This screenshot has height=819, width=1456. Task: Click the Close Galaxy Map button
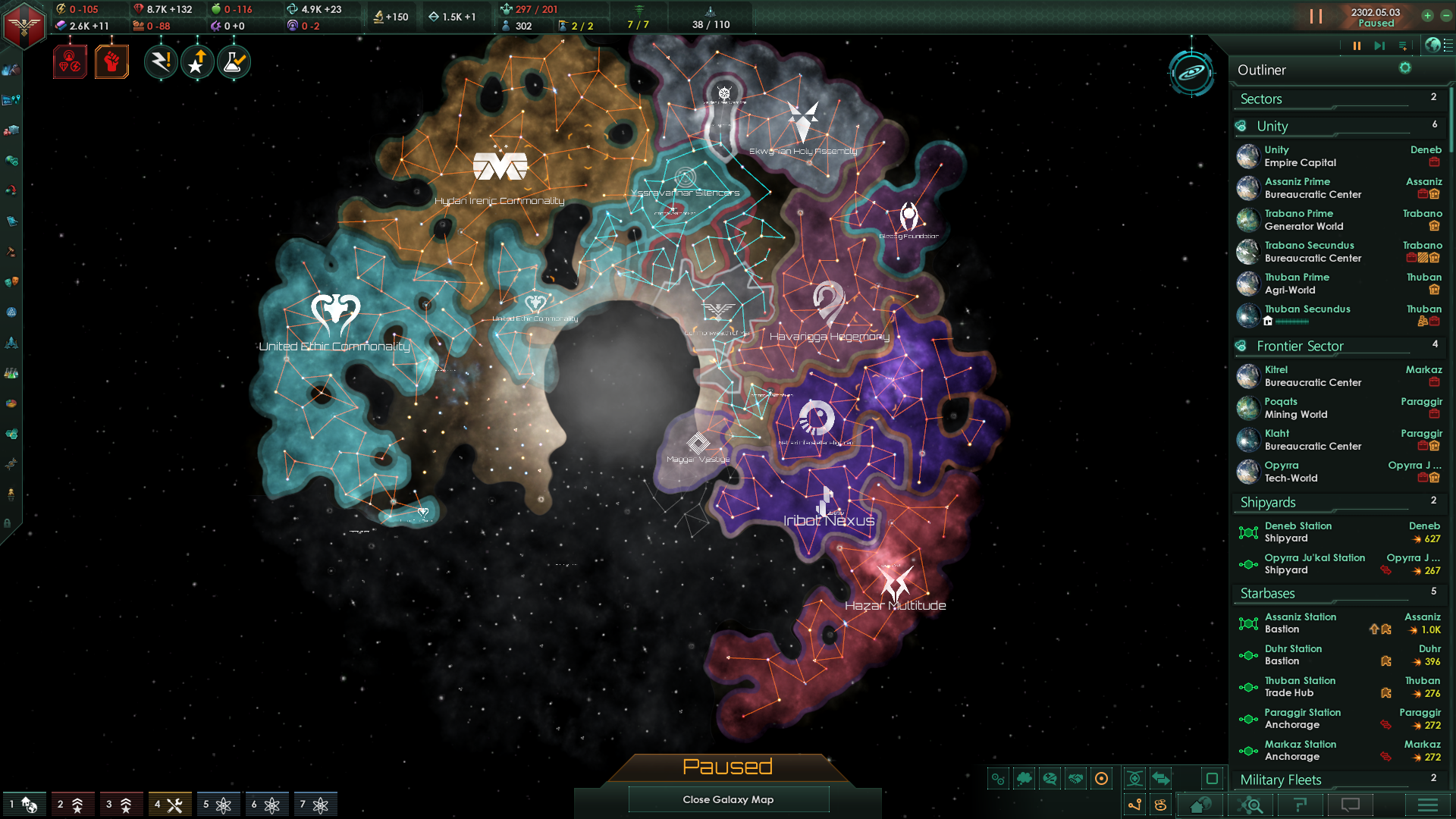click(x=728, y=799)
